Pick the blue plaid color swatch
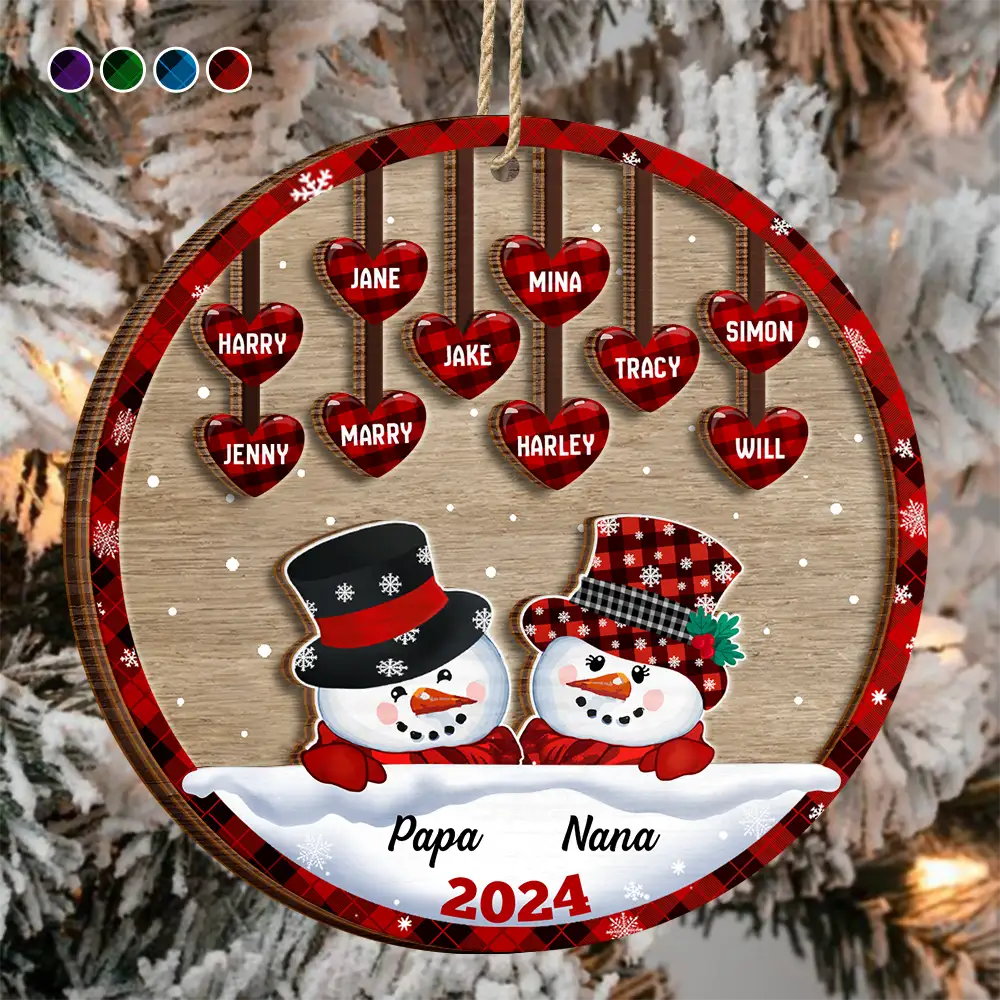The image size is (1000, 1000). tap(176, 69)
